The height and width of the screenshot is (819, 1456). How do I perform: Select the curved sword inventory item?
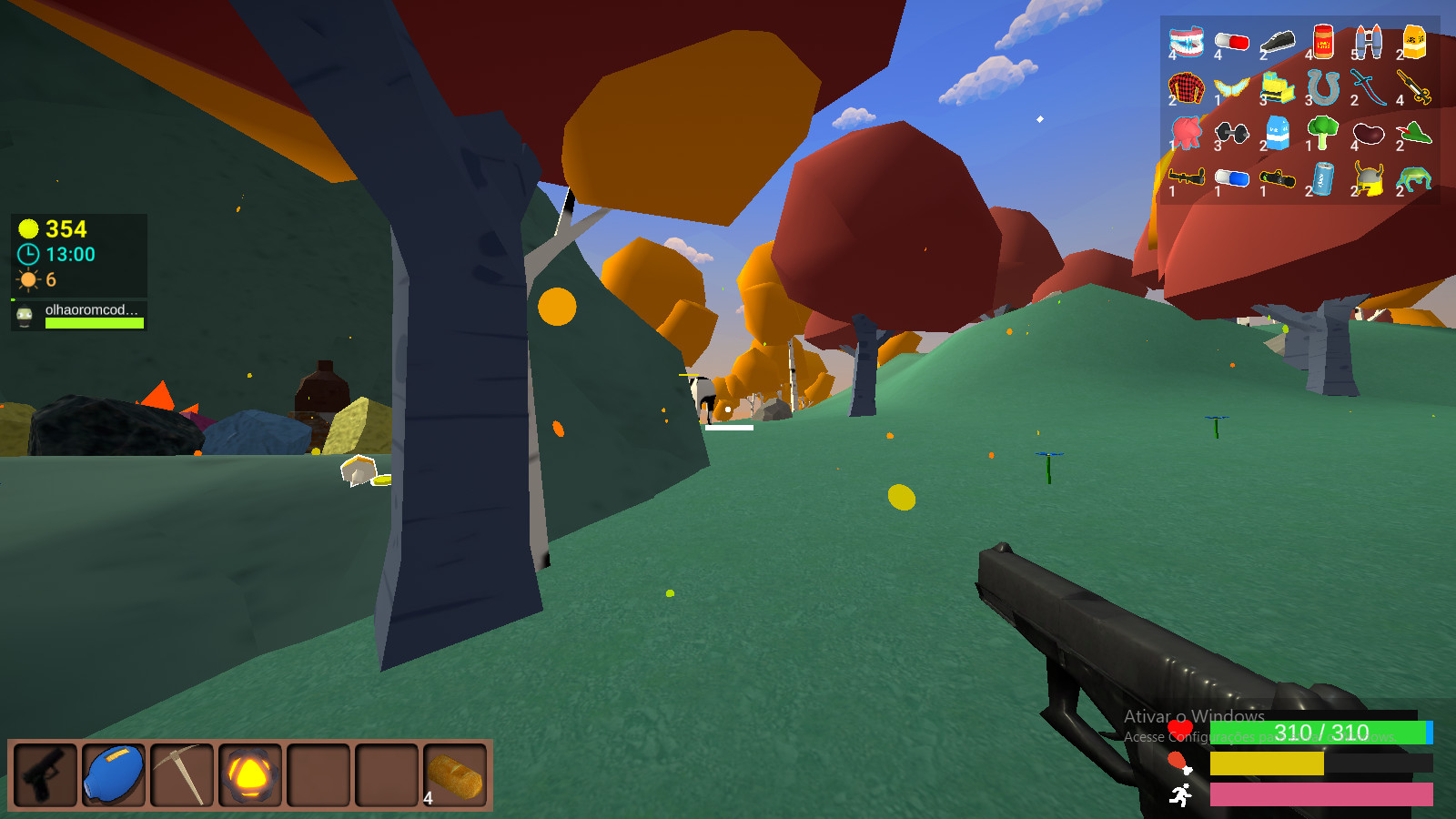point(1370,86)
